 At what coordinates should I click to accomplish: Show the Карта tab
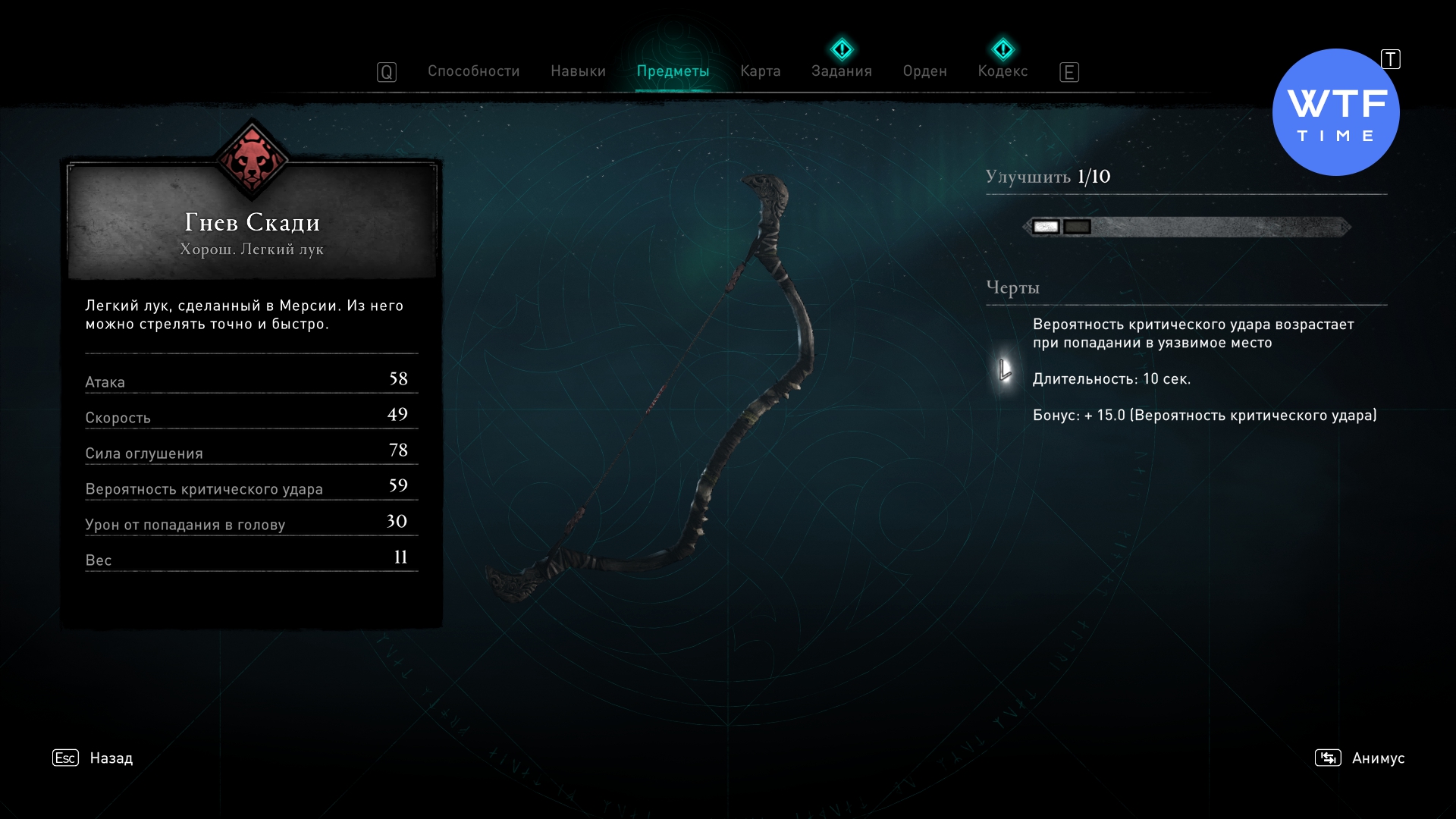760,71
